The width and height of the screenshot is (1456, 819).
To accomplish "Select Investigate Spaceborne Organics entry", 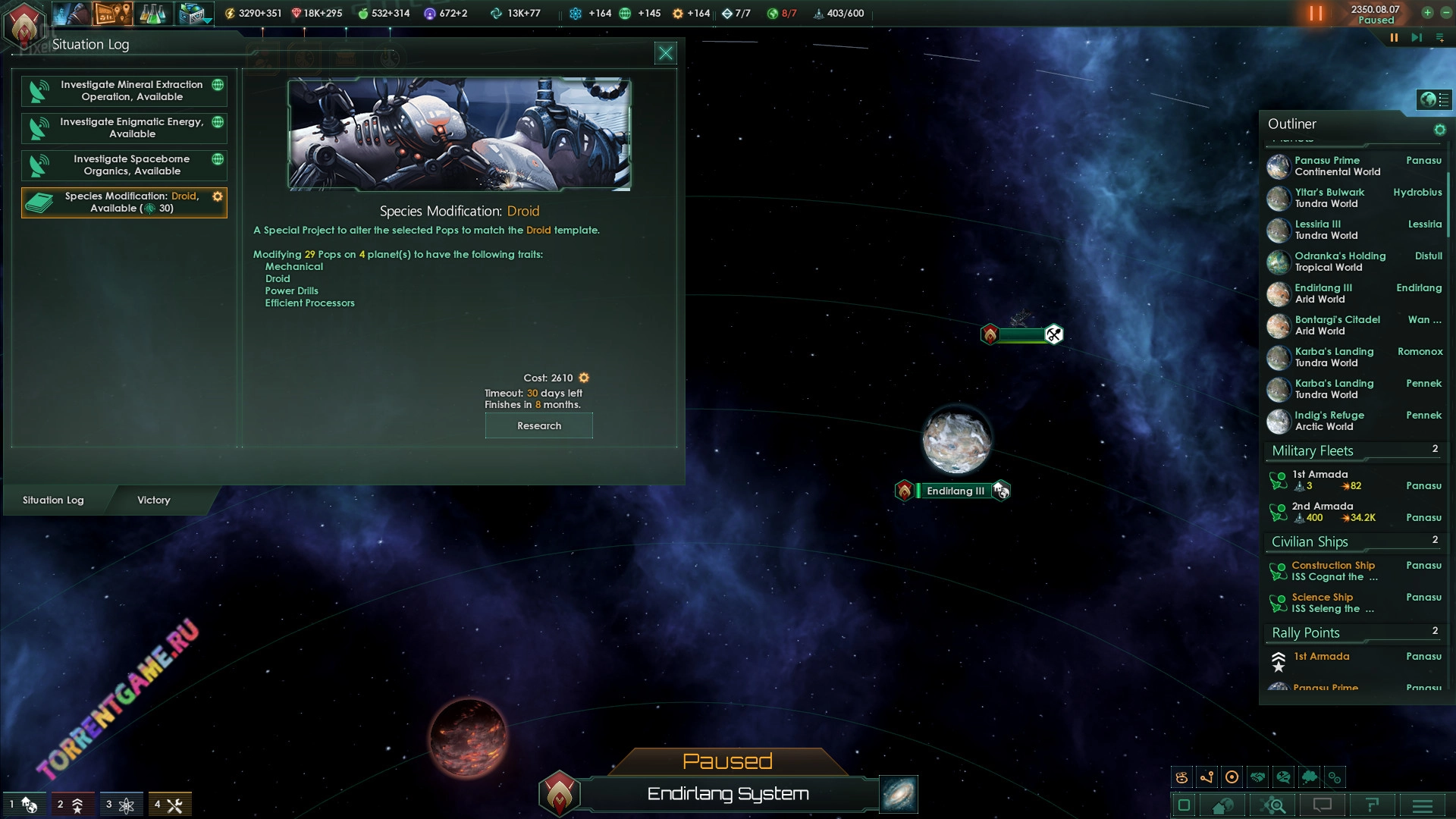I will pos(124,165).
